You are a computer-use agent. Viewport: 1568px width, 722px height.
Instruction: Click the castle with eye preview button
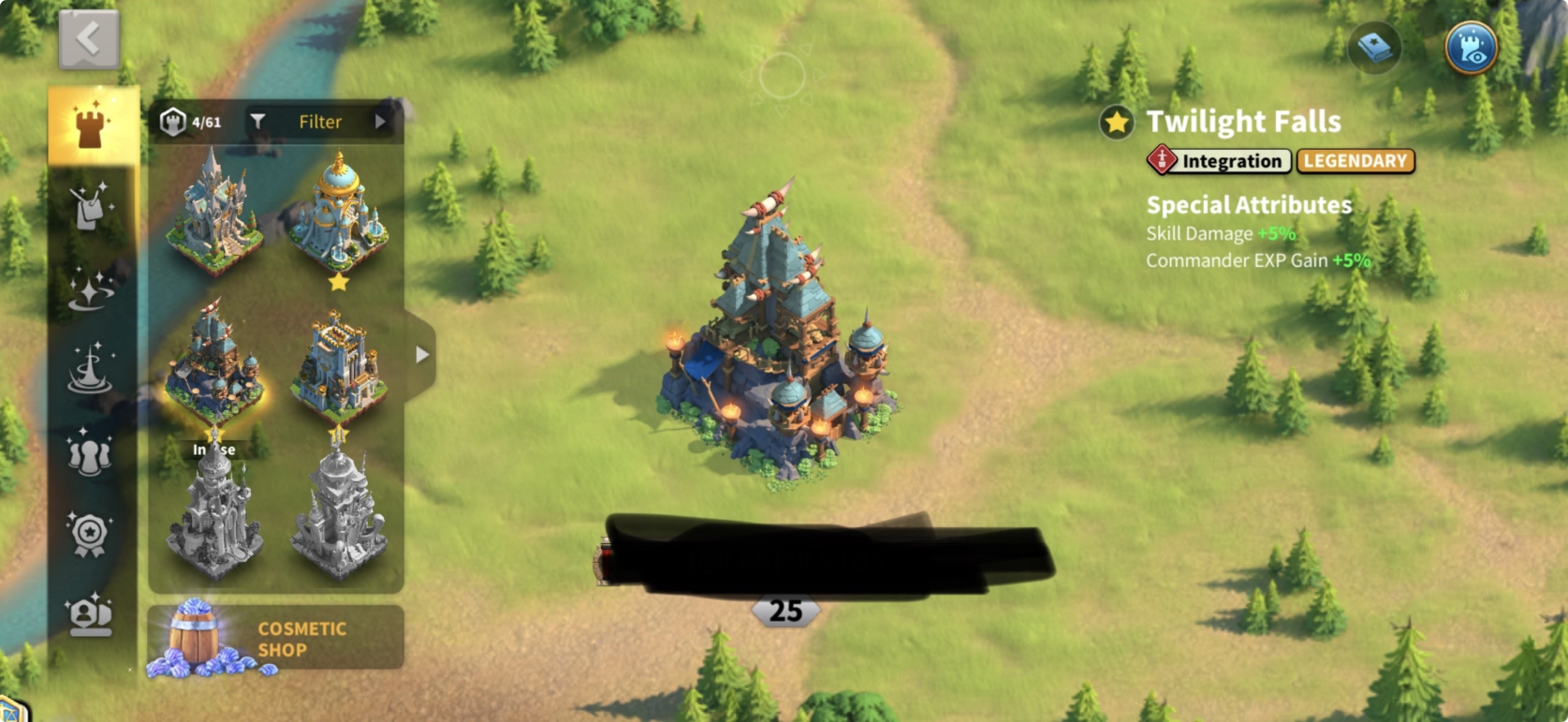pyautogui.click(x=1471, y=48)
